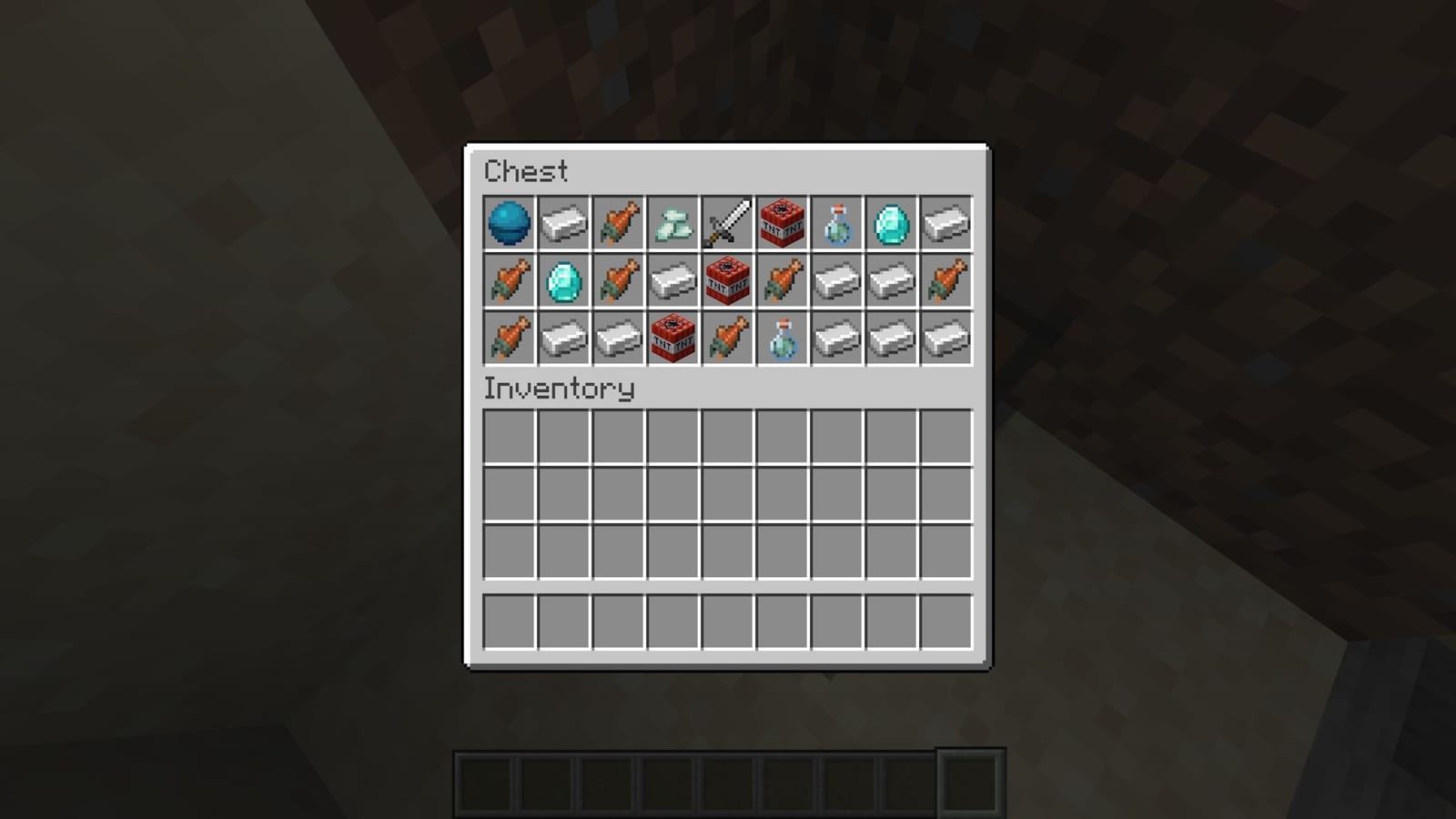Select the diamond in the middle chest row
The height and width of the screenshot is (819, 1456).
pos(561,280)
